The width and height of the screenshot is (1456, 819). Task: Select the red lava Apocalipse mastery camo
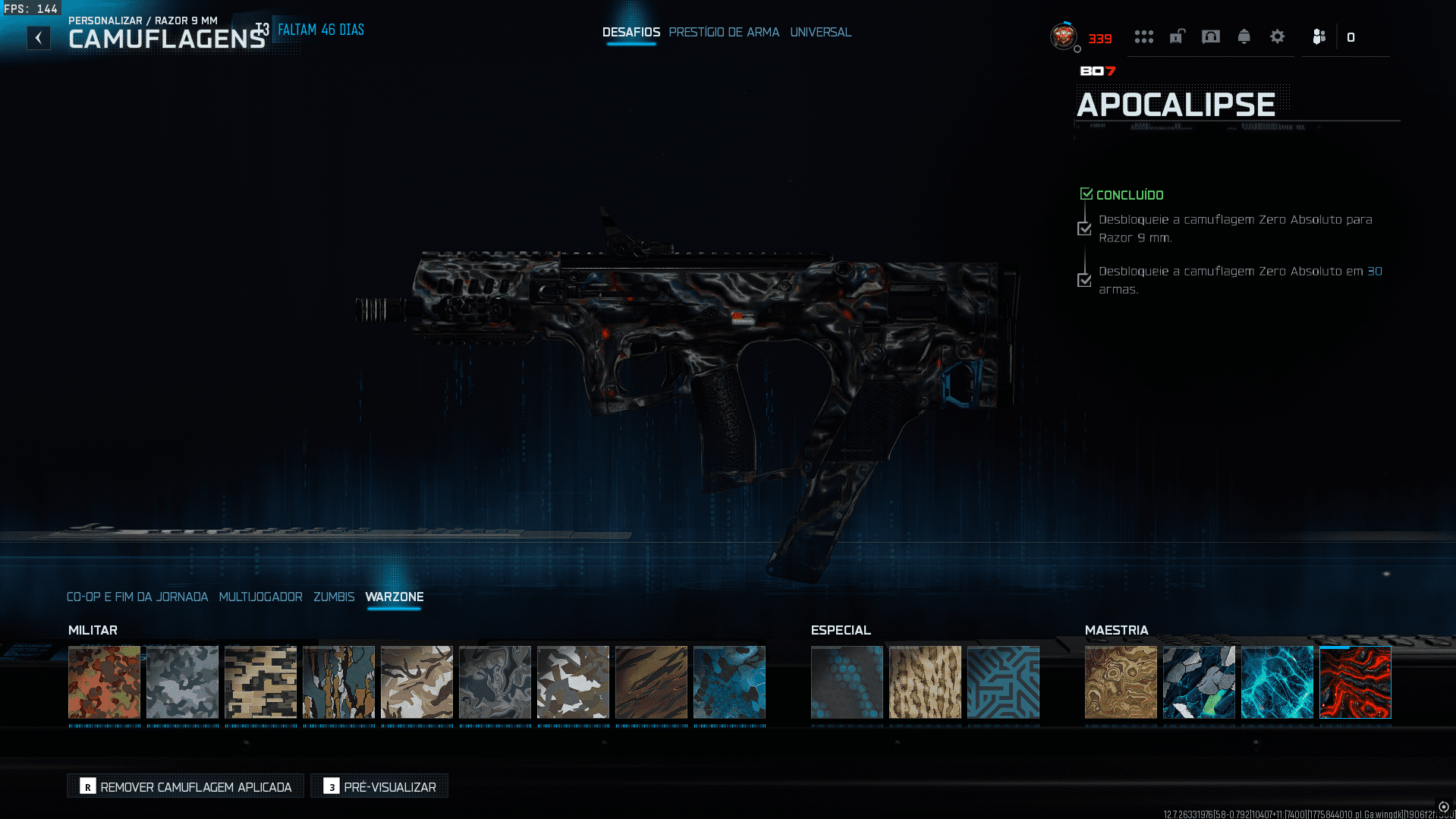(x=1354, y=682)
